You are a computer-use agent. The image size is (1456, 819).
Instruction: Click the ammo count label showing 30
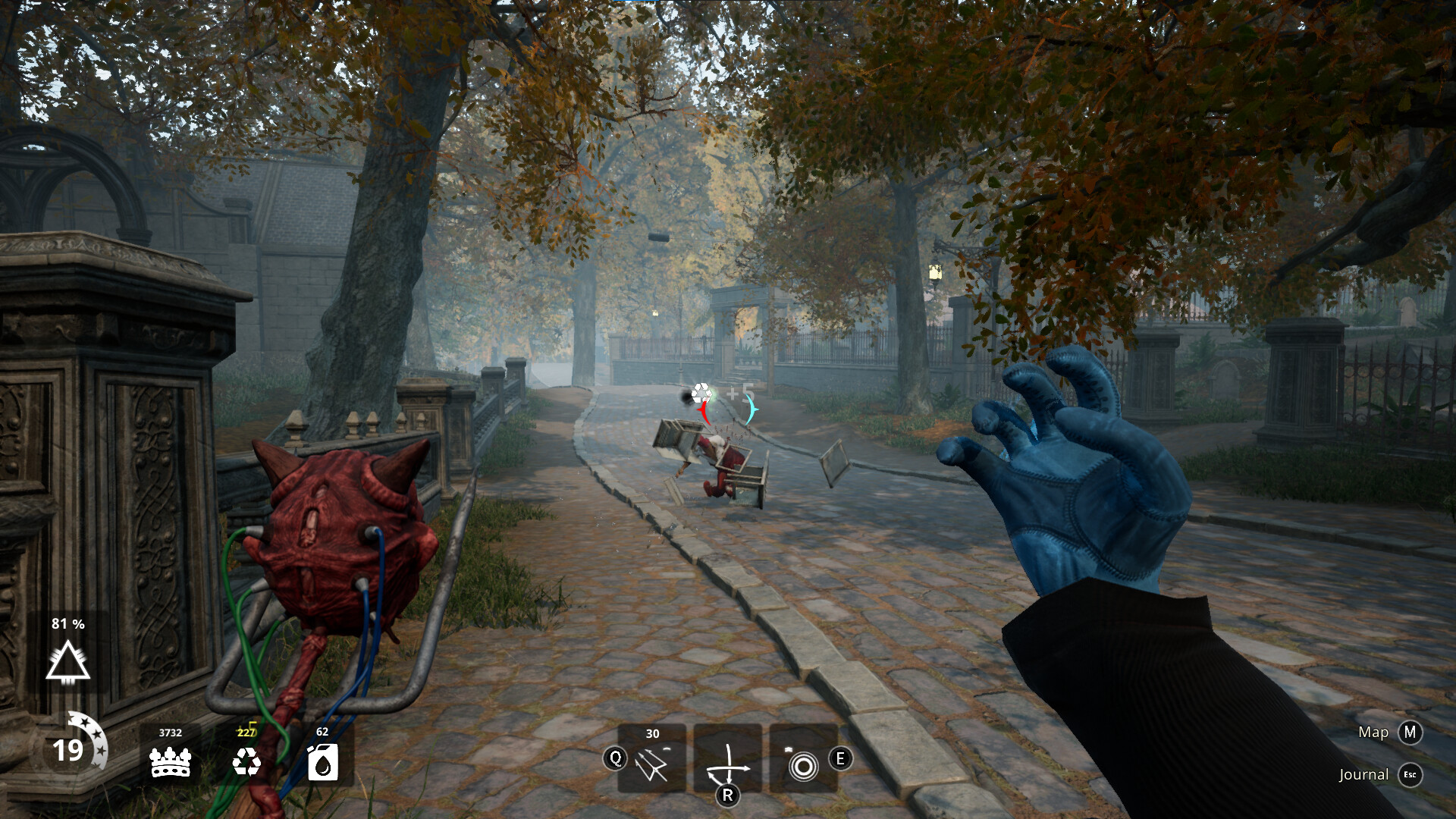point(651,734)
